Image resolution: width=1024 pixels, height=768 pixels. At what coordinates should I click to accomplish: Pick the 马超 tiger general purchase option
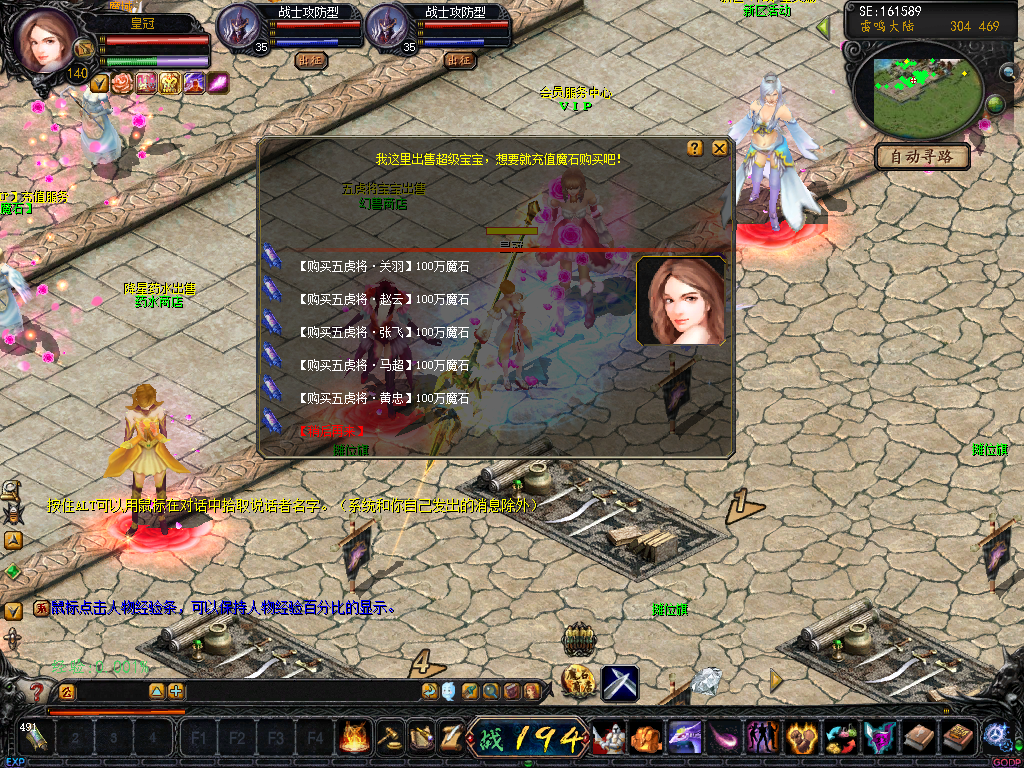[x=383, y=365]
